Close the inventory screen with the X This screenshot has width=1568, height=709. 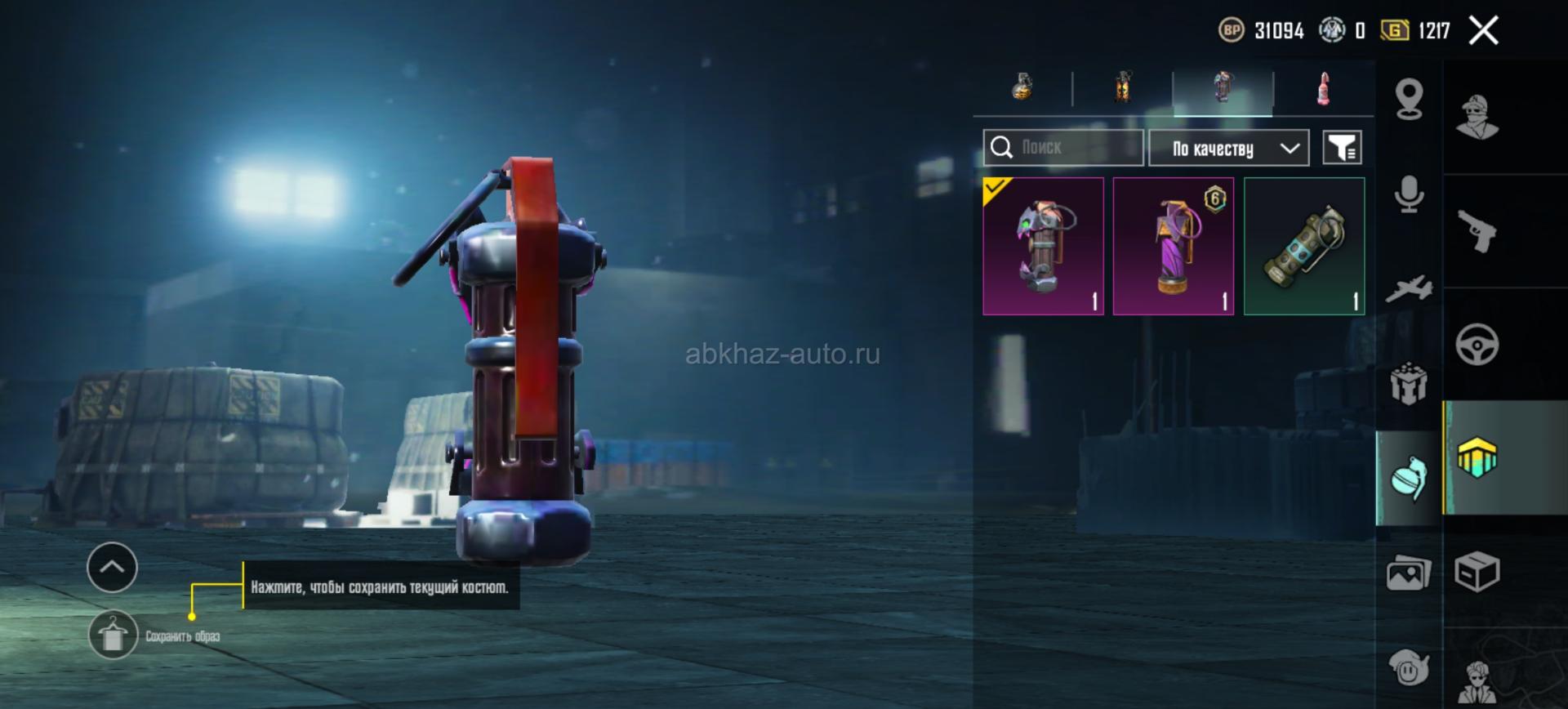pyautogui.click(x=1483, y=31)
